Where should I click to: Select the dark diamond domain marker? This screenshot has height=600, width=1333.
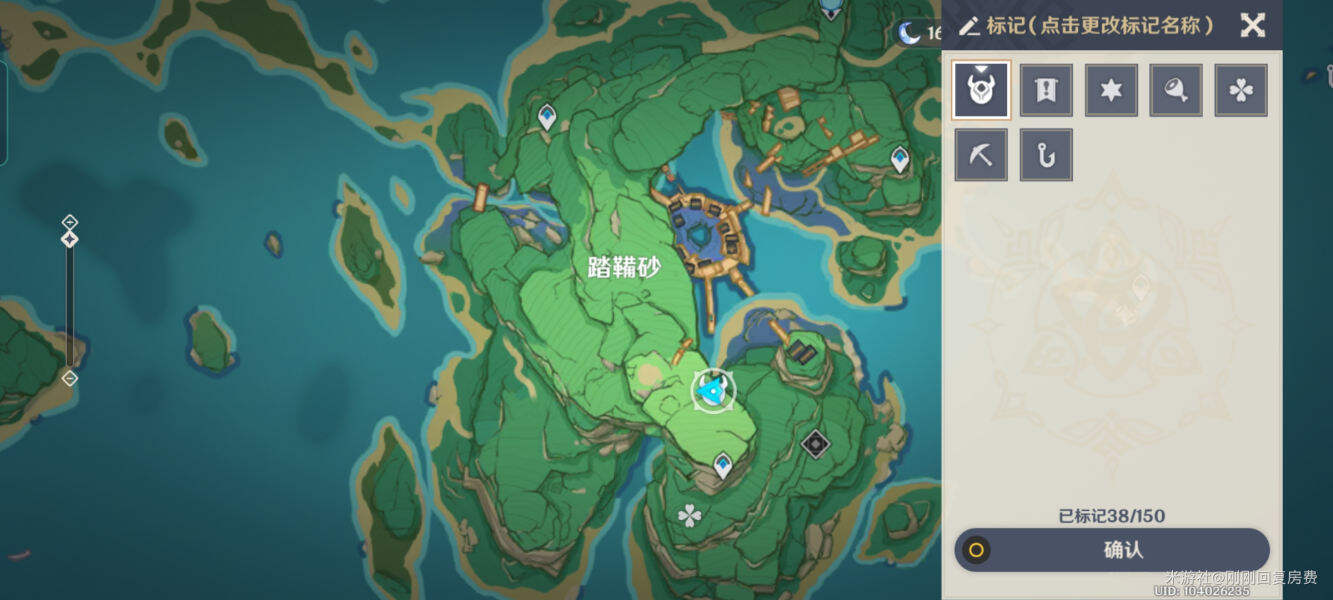coord(816,443)
